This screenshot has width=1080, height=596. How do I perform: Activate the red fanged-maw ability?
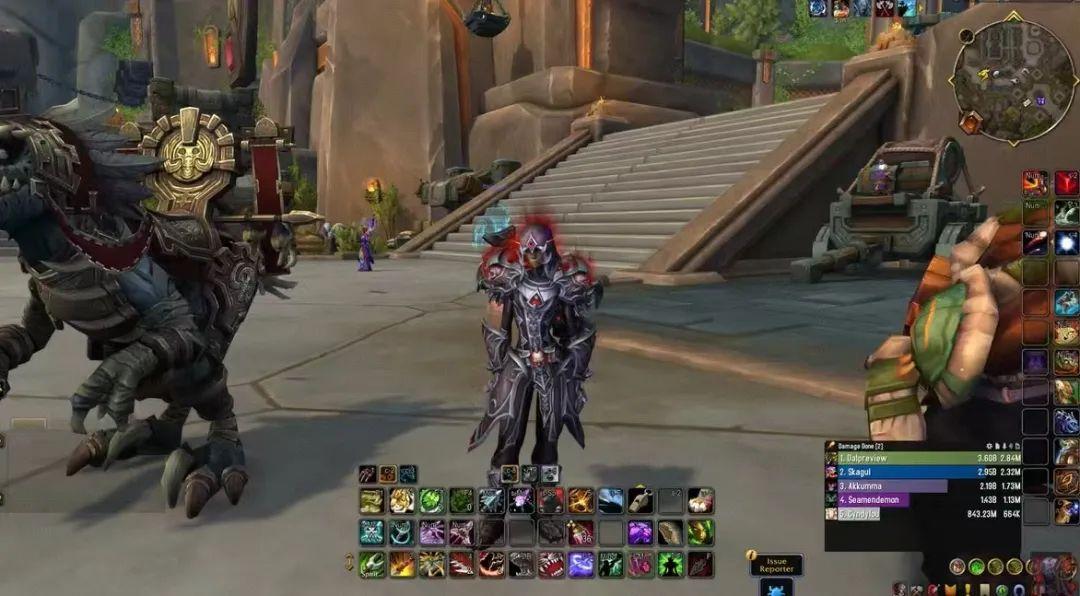coord(551,564)
